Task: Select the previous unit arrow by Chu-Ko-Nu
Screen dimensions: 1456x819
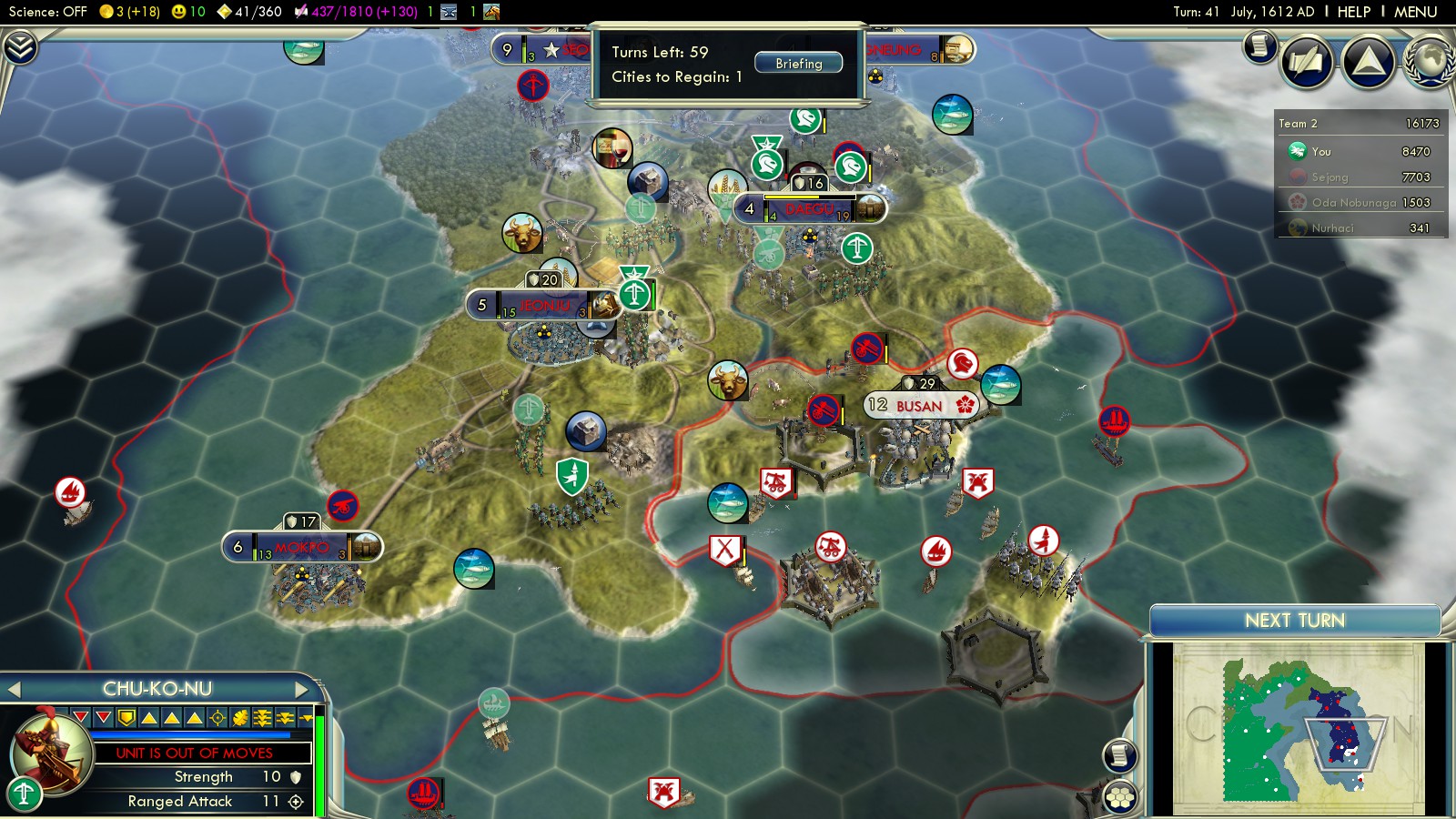Action: point(15,690)
